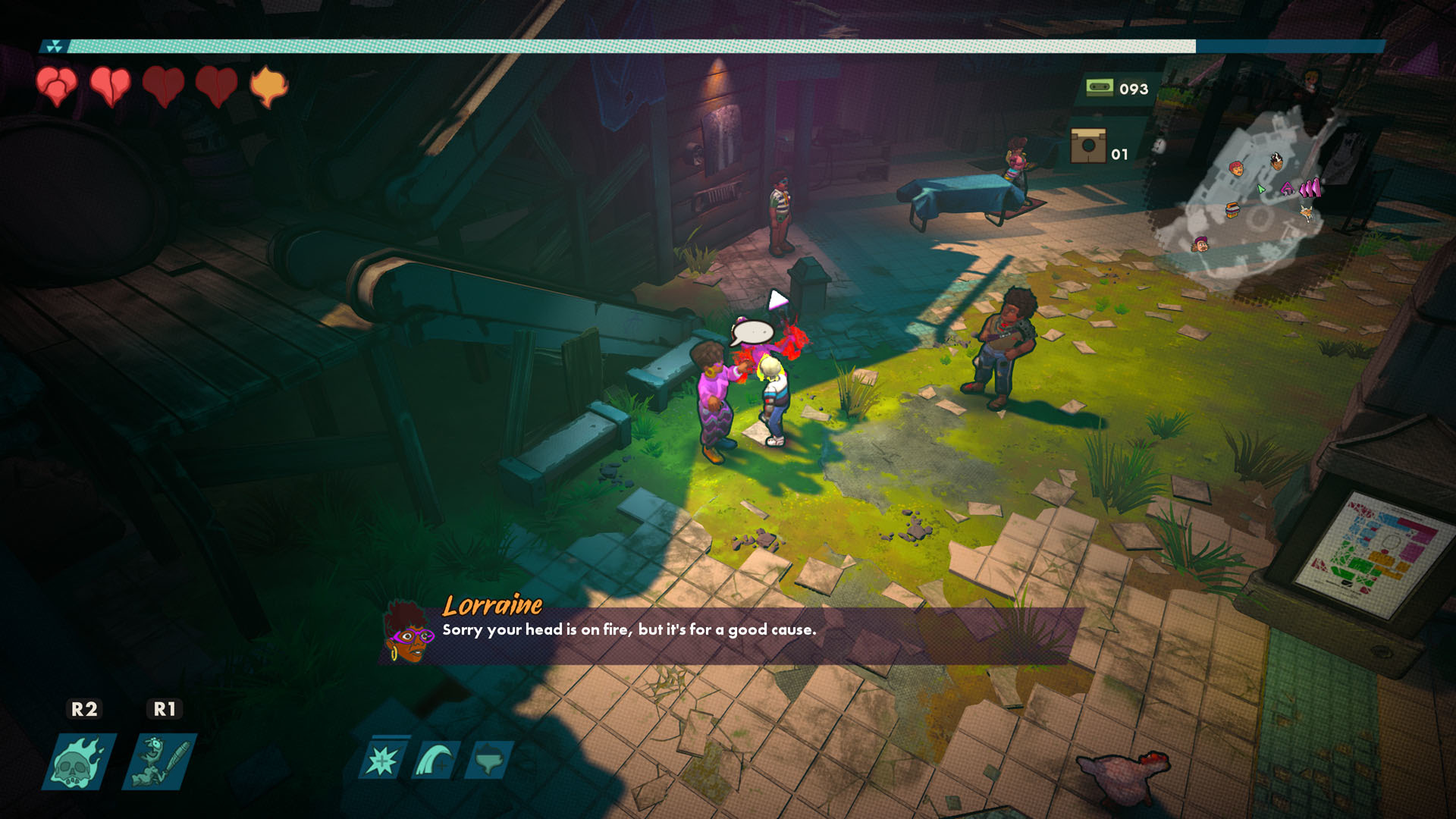
Task: Click the stacked books marker on minimap
Action: [1233, 209]
